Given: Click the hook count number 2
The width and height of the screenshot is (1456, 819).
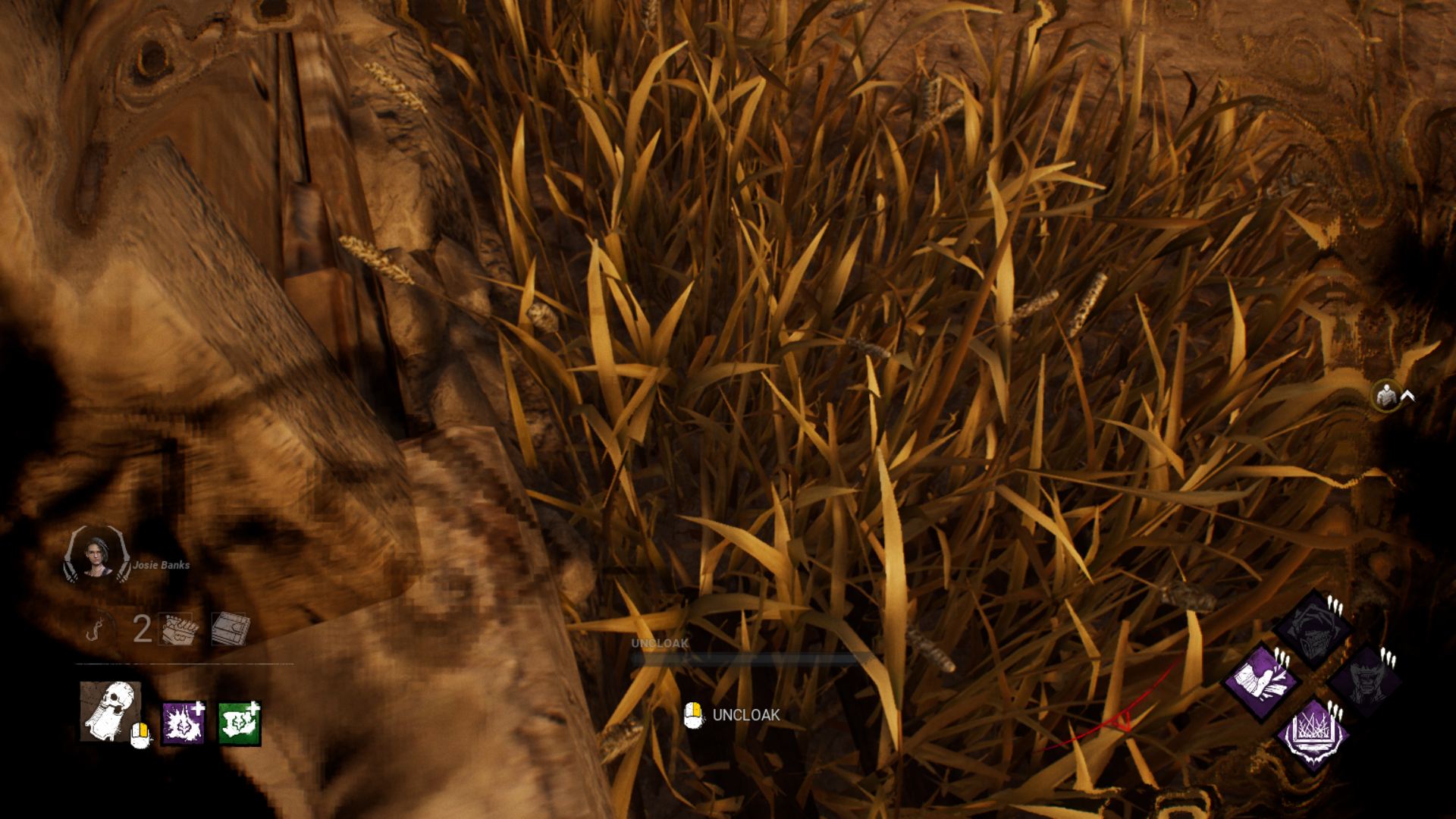Looking at the screenshot, I should pyautogui.click(x=142, y=630).
